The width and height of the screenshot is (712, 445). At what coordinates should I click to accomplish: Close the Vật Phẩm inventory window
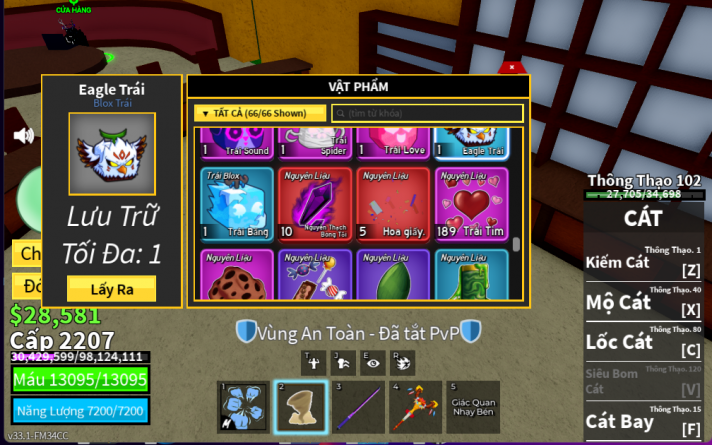(513, 67)
